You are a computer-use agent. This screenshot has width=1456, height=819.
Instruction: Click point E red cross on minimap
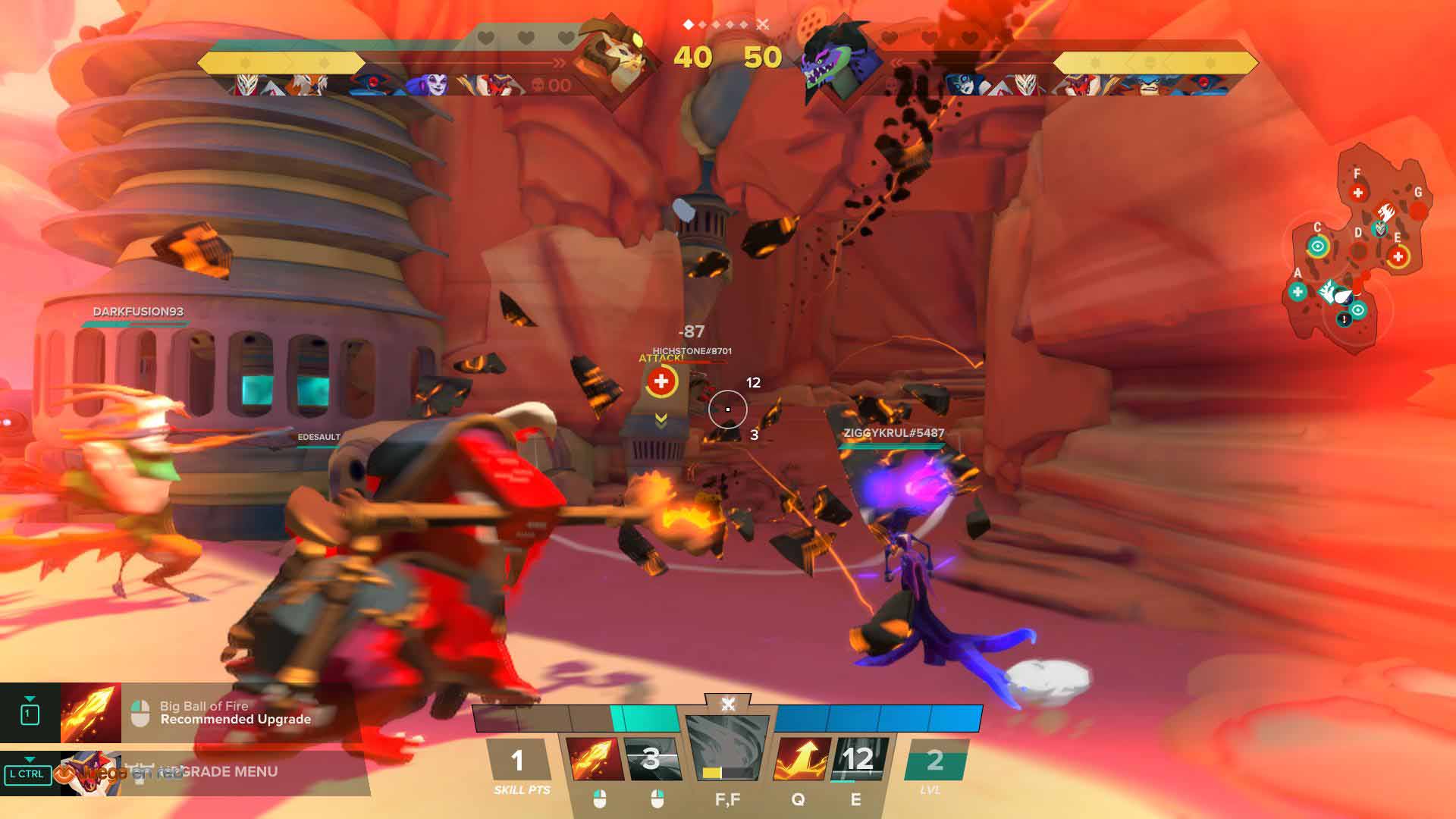tap(1398, 256)
